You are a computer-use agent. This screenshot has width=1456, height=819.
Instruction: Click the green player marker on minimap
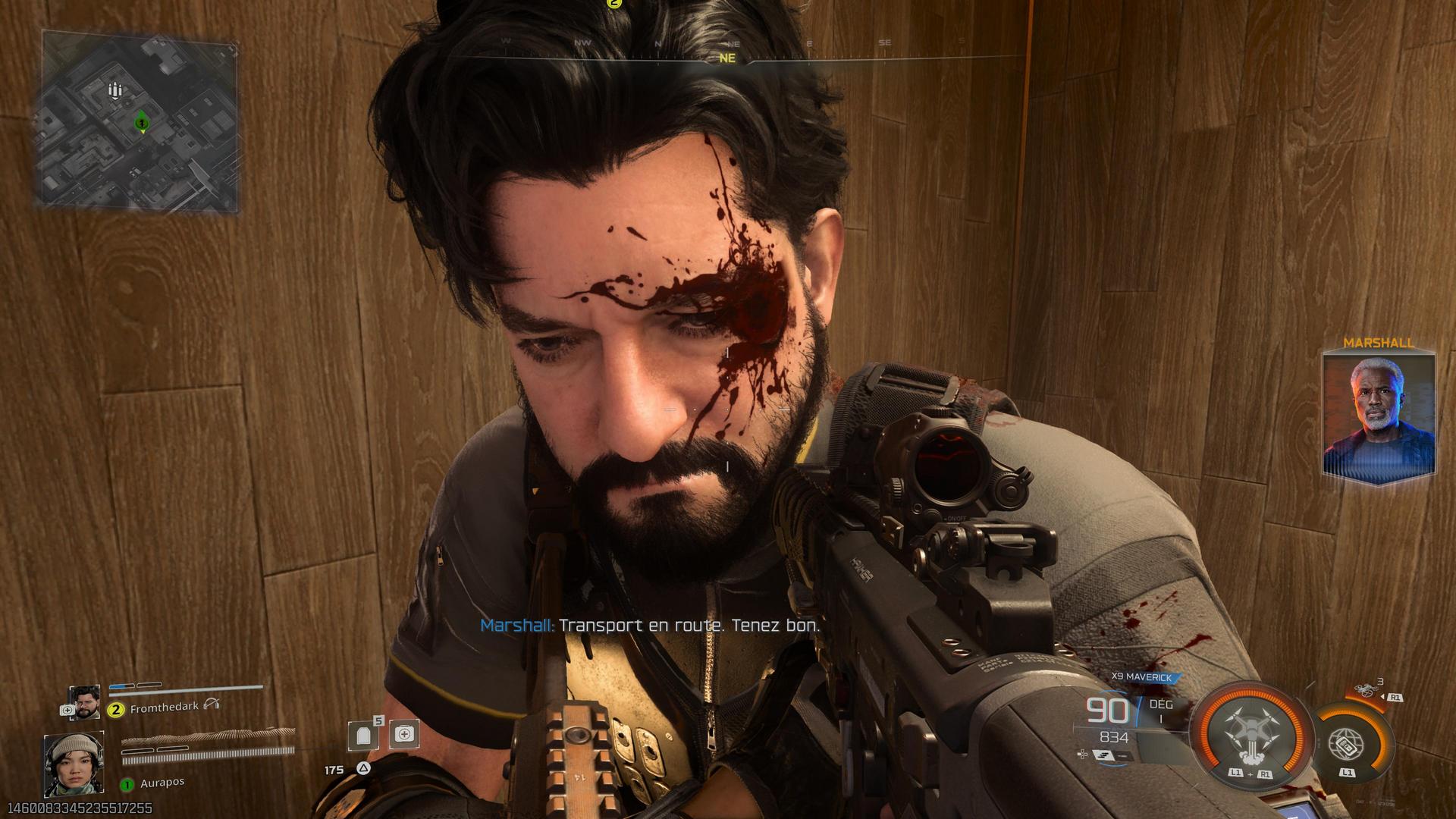141,121
